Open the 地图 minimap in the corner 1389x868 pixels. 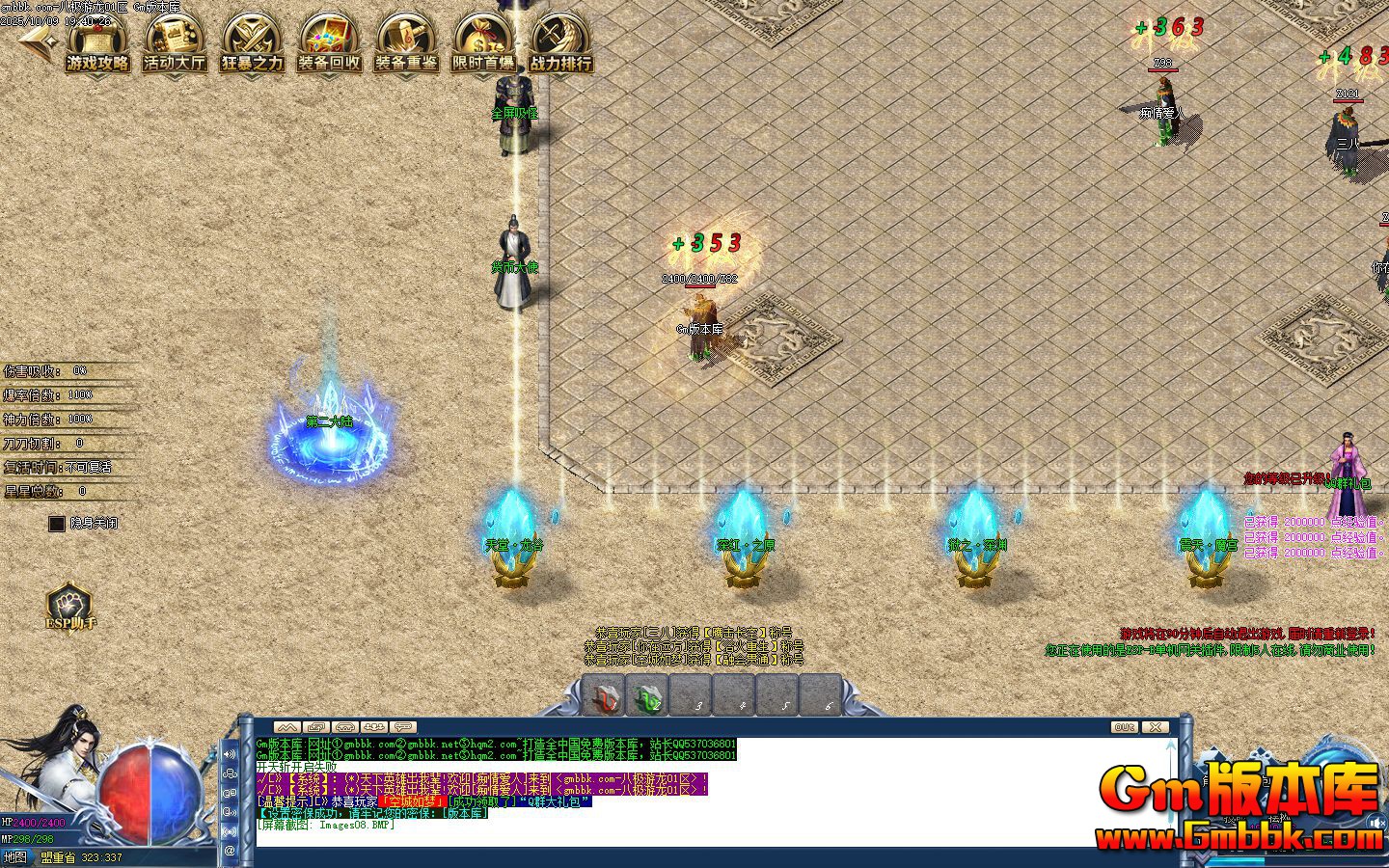click(x=17, y=856)
